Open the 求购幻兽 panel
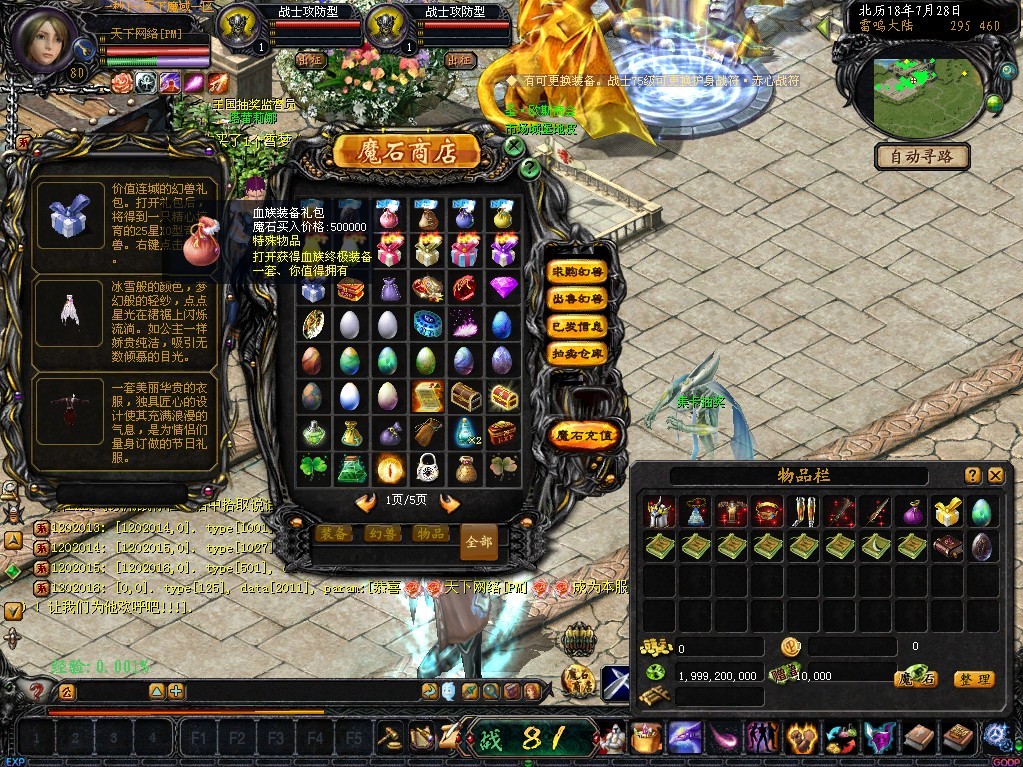This screenshot has width=1023, height=767. [578, 272]
